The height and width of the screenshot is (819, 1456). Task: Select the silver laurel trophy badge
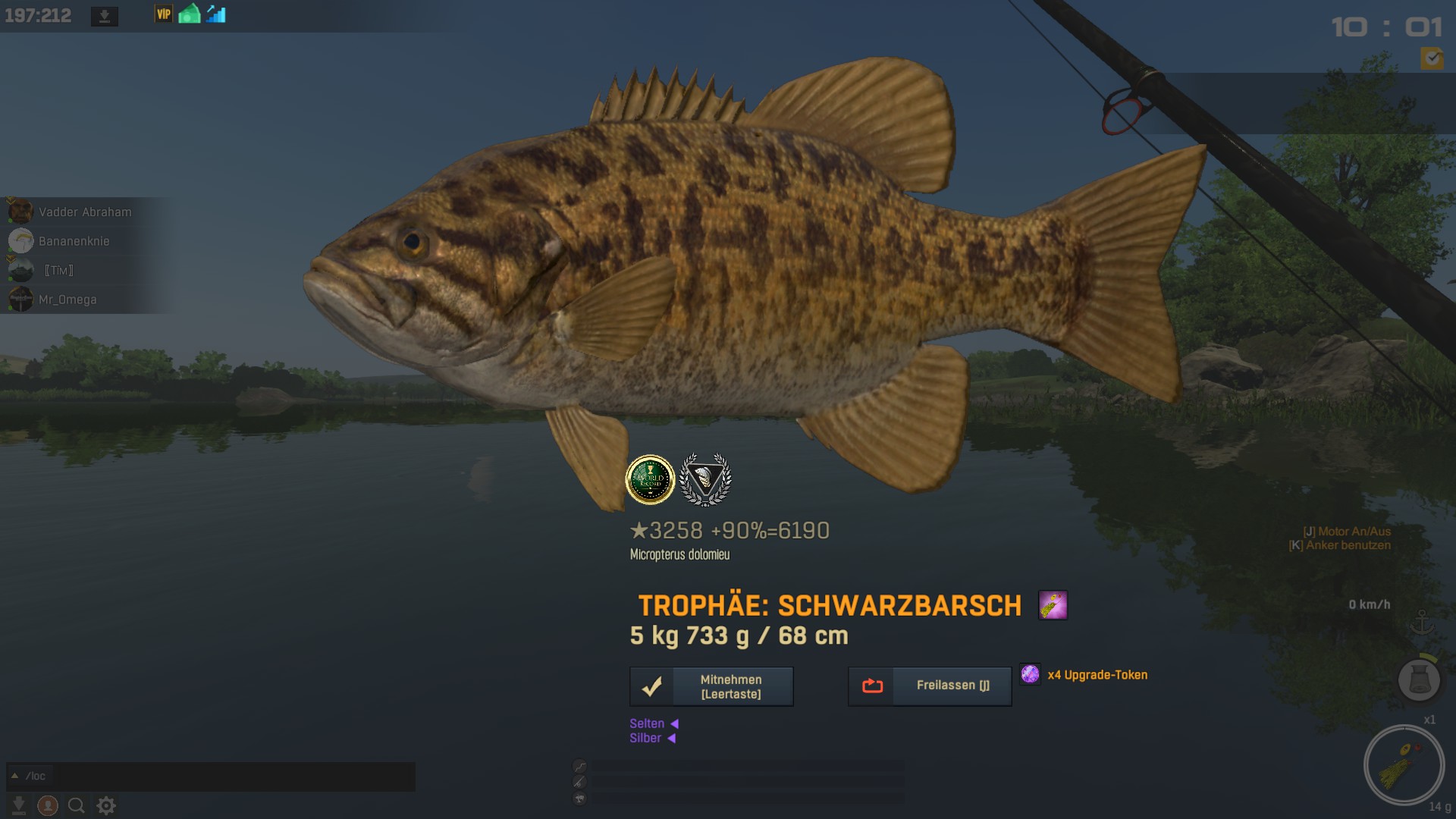coord(705,479)
